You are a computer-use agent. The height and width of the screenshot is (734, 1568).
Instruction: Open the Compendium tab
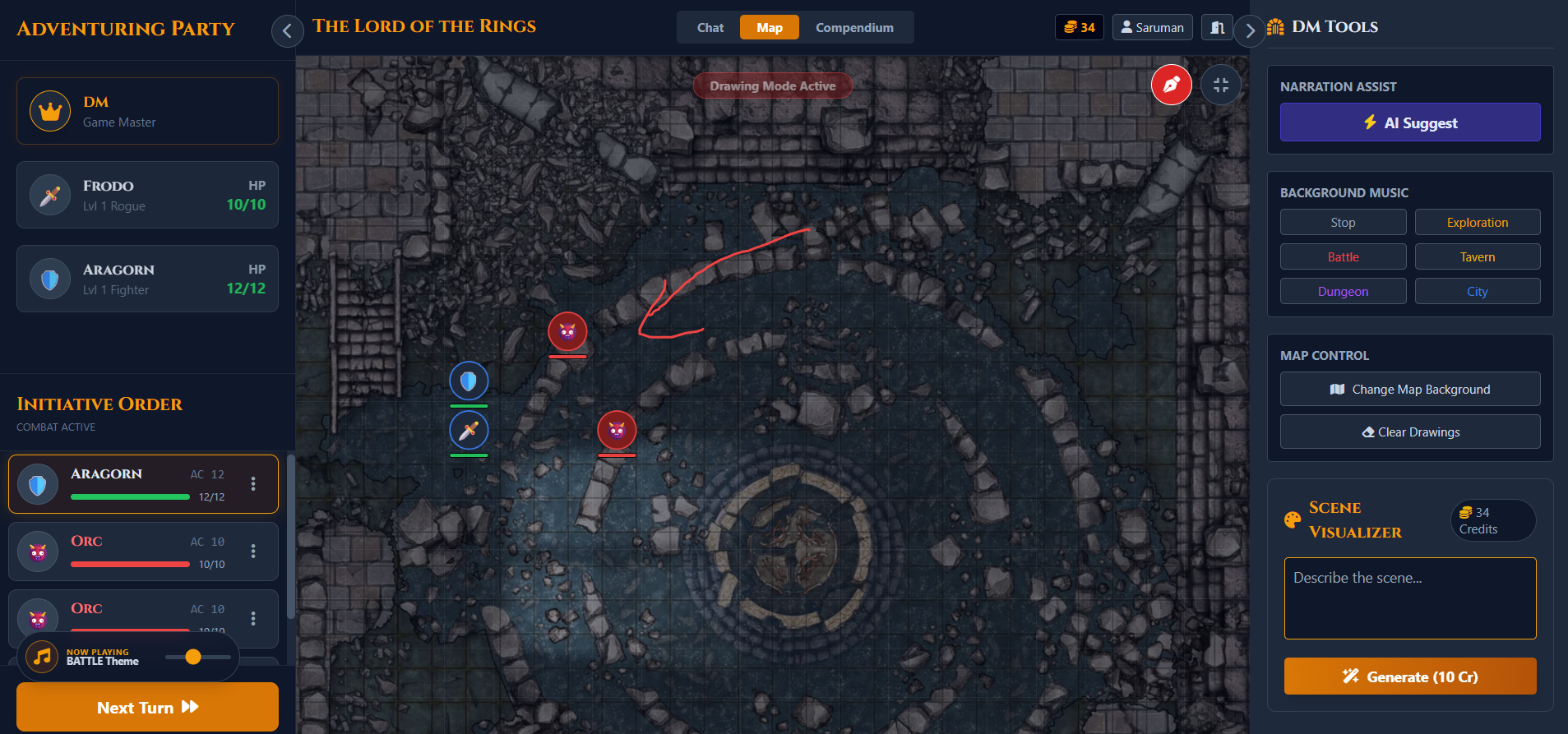[x=854, y=26]
